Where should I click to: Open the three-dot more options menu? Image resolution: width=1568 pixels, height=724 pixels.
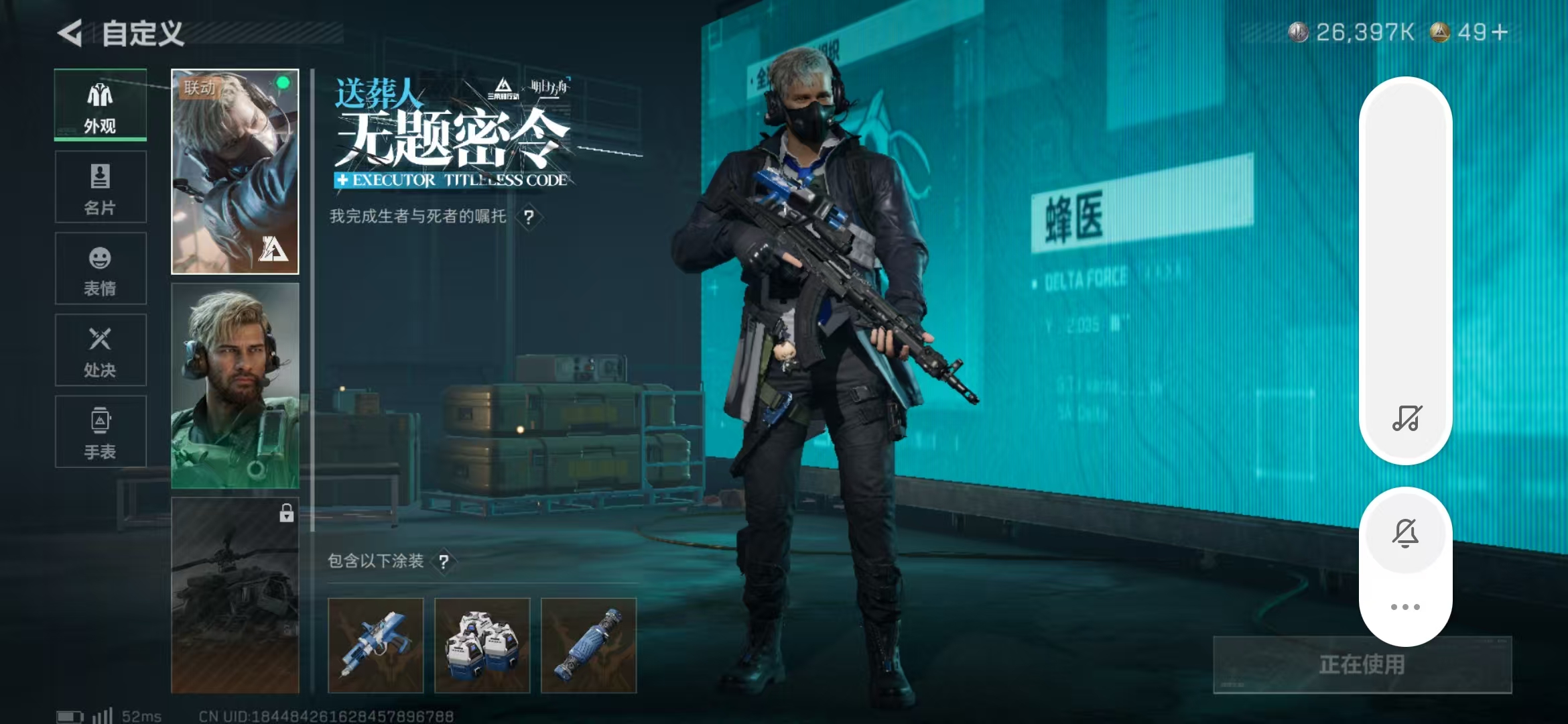click(1405, 605)
